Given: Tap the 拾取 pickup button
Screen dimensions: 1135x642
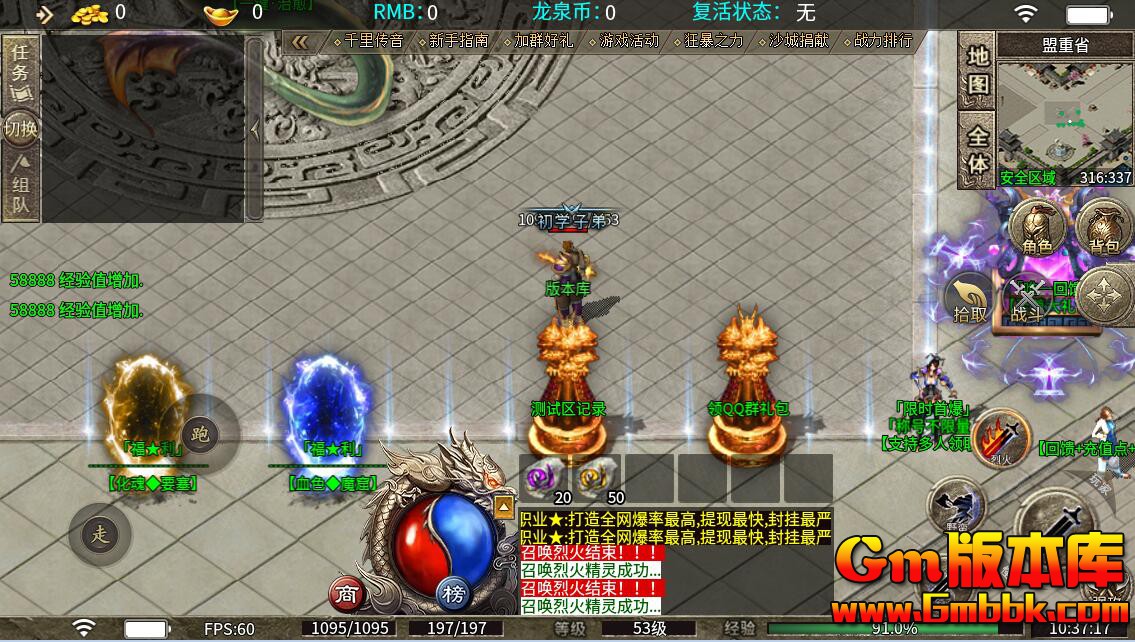Looking at the screenshot, I should (x=970, y=299).
